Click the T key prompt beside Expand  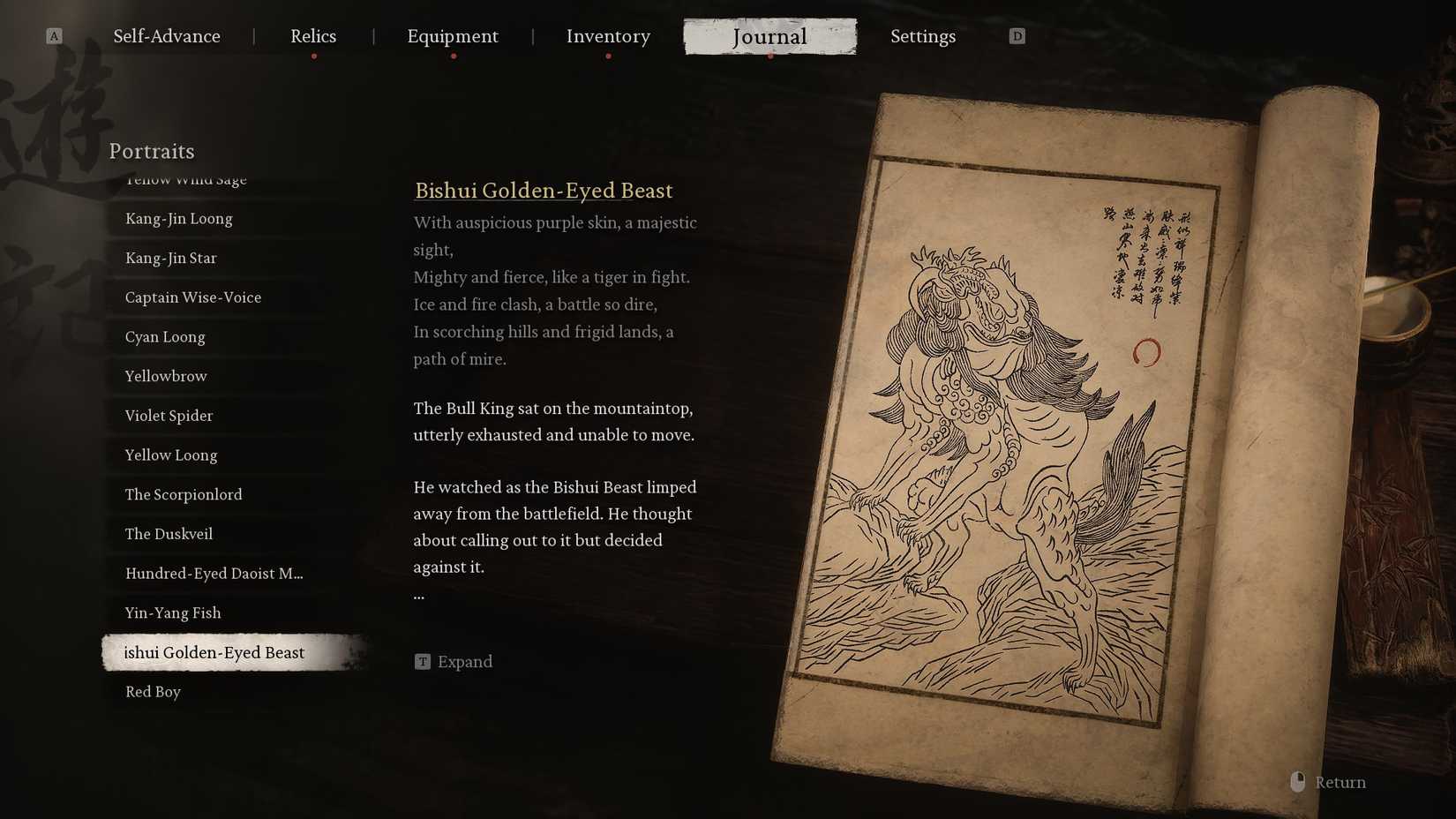[x=423, y=660]
